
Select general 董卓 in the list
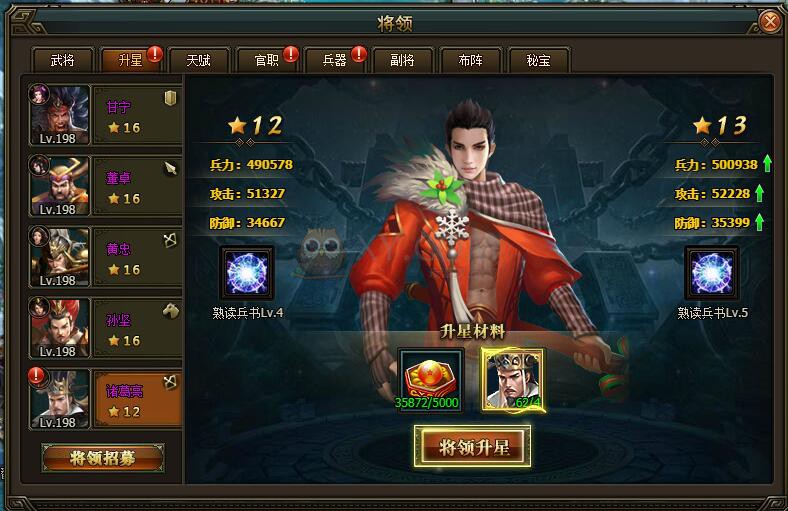(x=104, y=186)
